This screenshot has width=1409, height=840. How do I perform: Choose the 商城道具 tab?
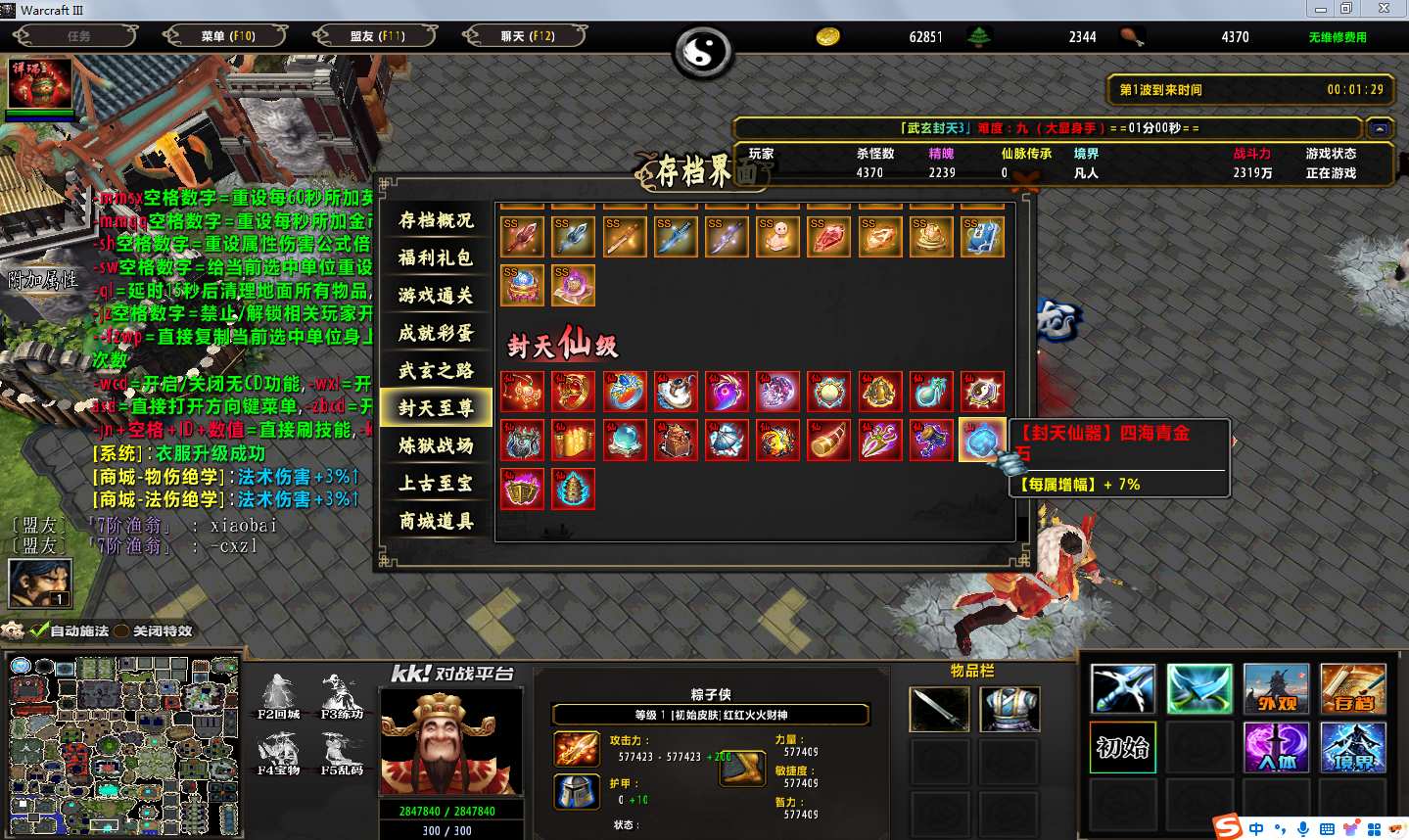tap(436, 521)
